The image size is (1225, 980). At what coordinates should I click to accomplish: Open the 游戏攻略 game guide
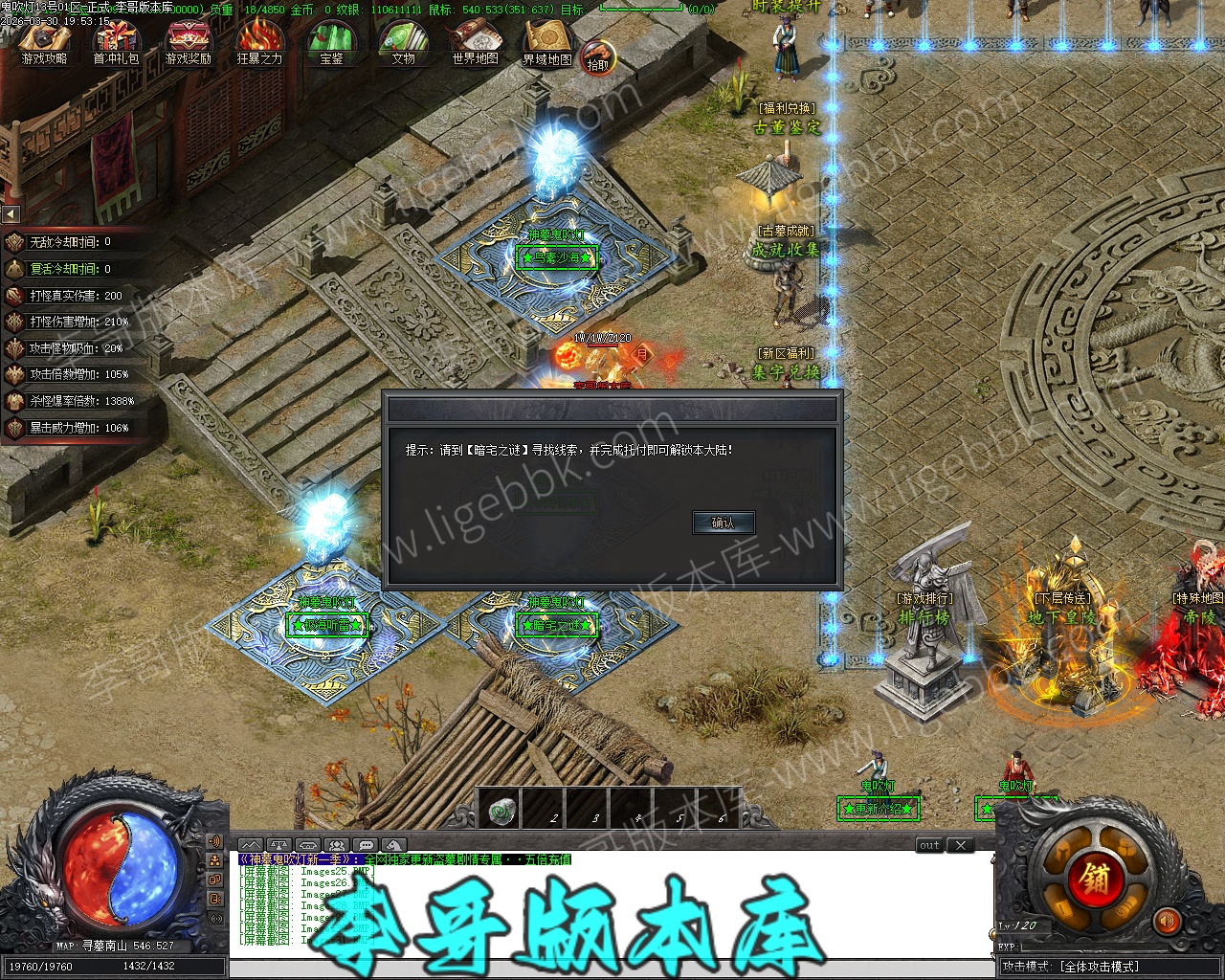[x=44, y=44]
